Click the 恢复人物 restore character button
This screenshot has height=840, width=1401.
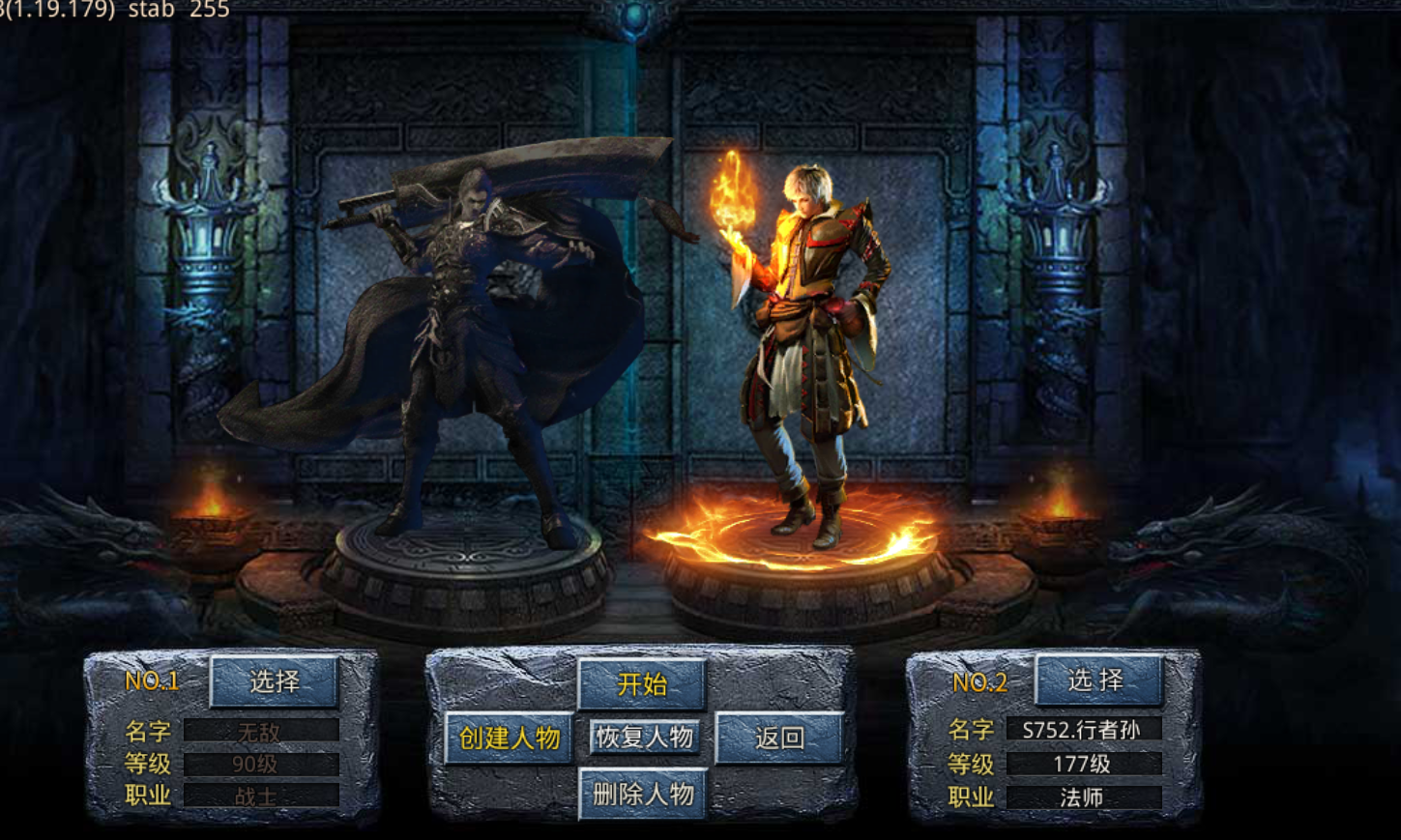[x=644, y=738]
